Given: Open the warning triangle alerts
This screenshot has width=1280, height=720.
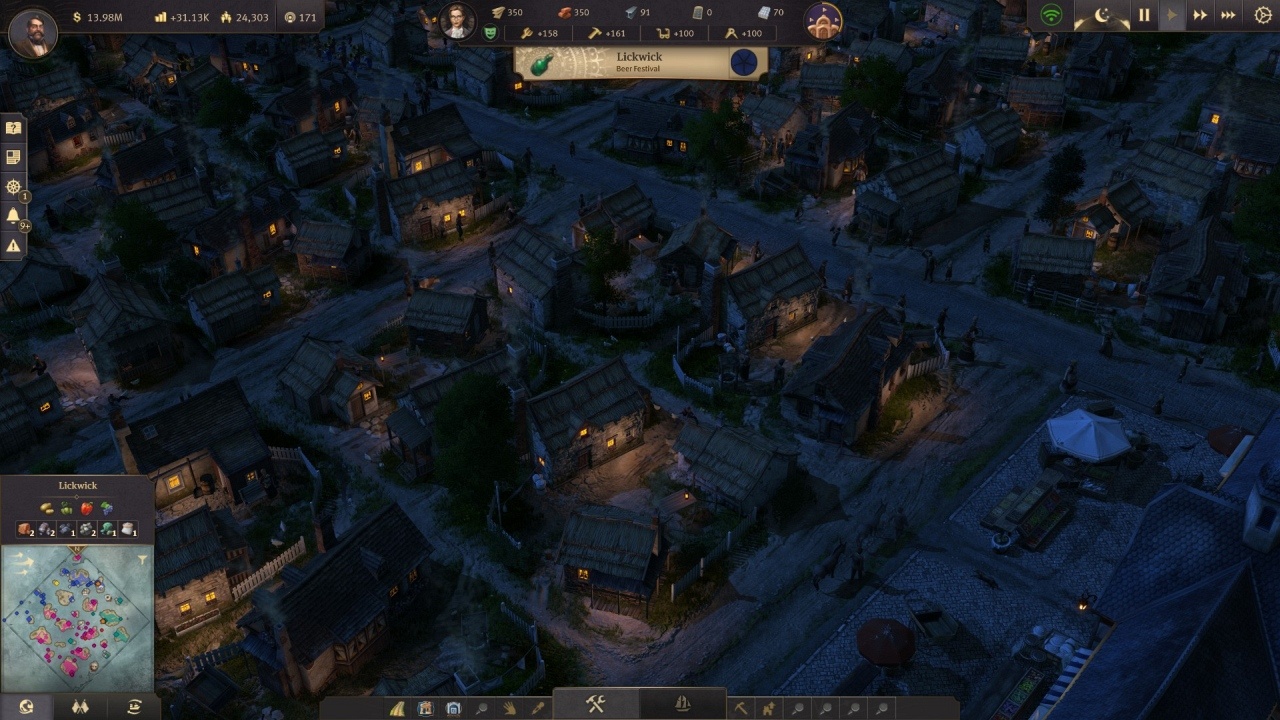Looking at the screenshot, I should point(13,245).
